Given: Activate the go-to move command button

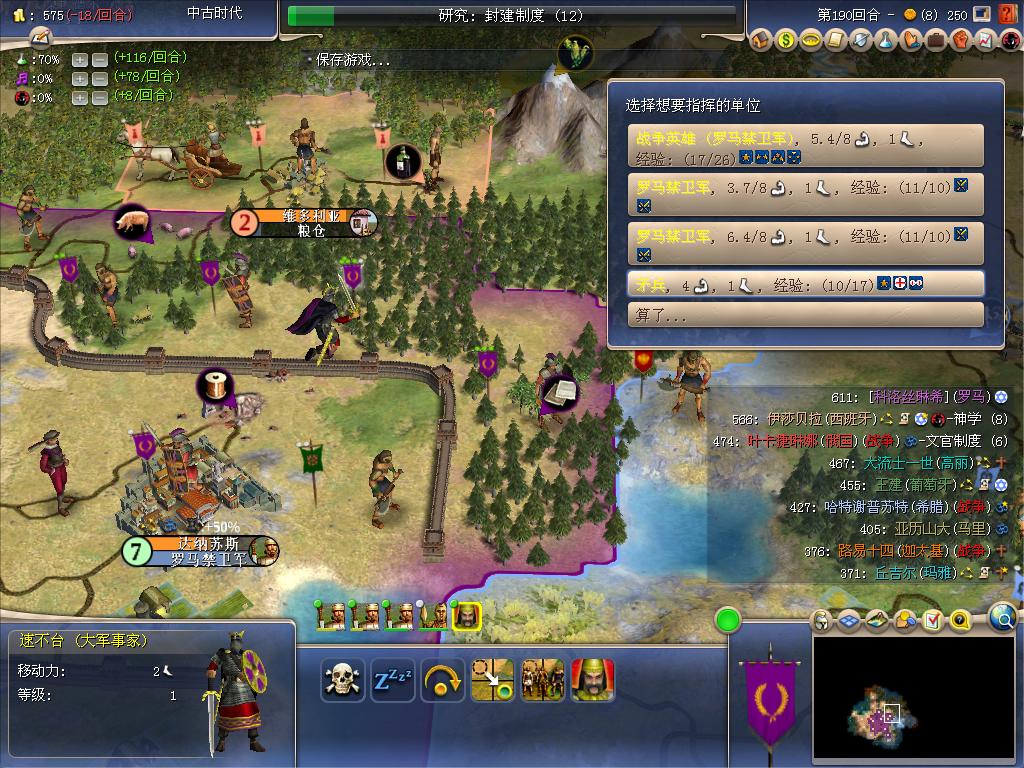Looking at the screenshot, I should coord(492,680).
